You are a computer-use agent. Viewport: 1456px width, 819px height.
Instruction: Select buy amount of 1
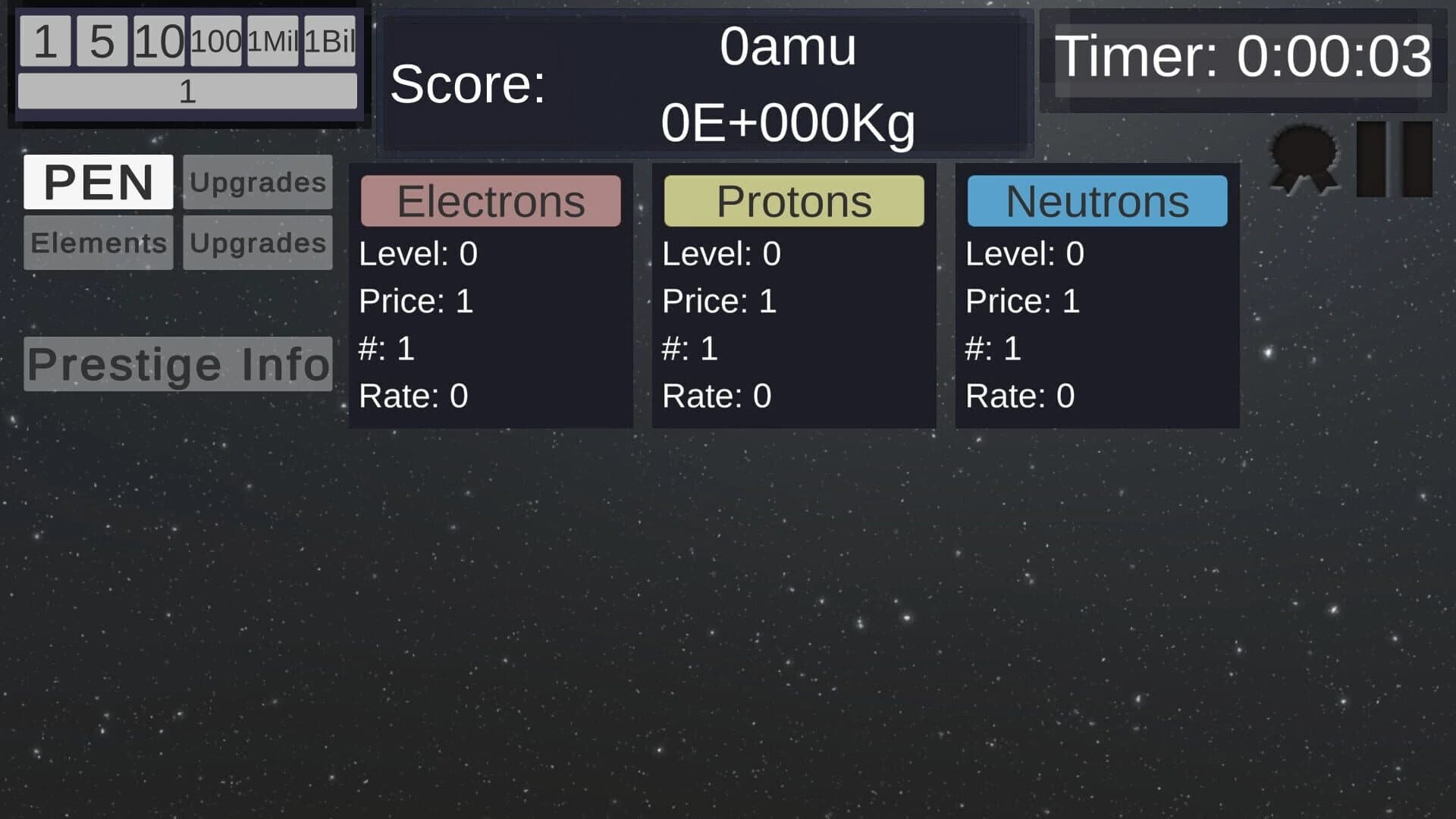[x=47, y=42]
